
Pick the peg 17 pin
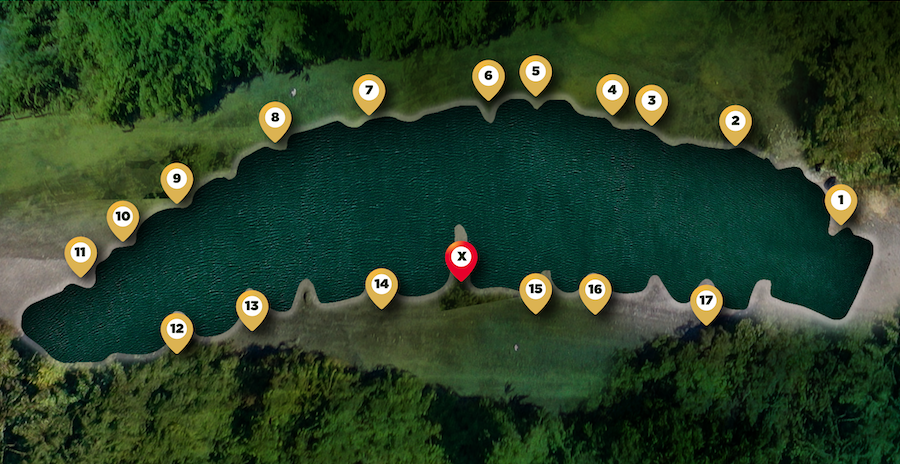tap(707, 301)
